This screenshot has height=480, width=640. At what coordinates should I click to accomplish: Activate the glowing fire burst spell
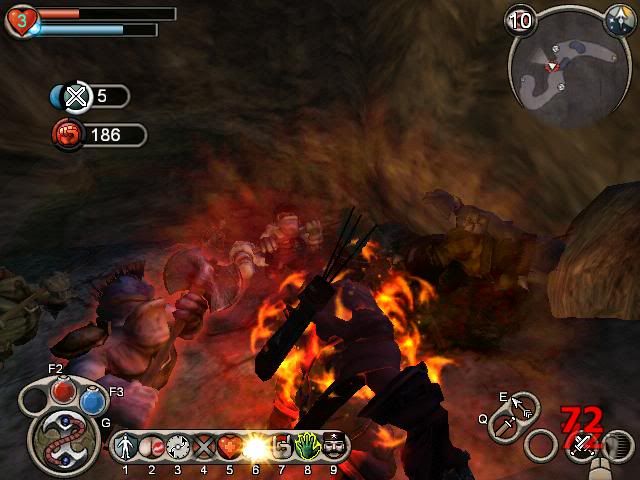[x=256, y=447]
